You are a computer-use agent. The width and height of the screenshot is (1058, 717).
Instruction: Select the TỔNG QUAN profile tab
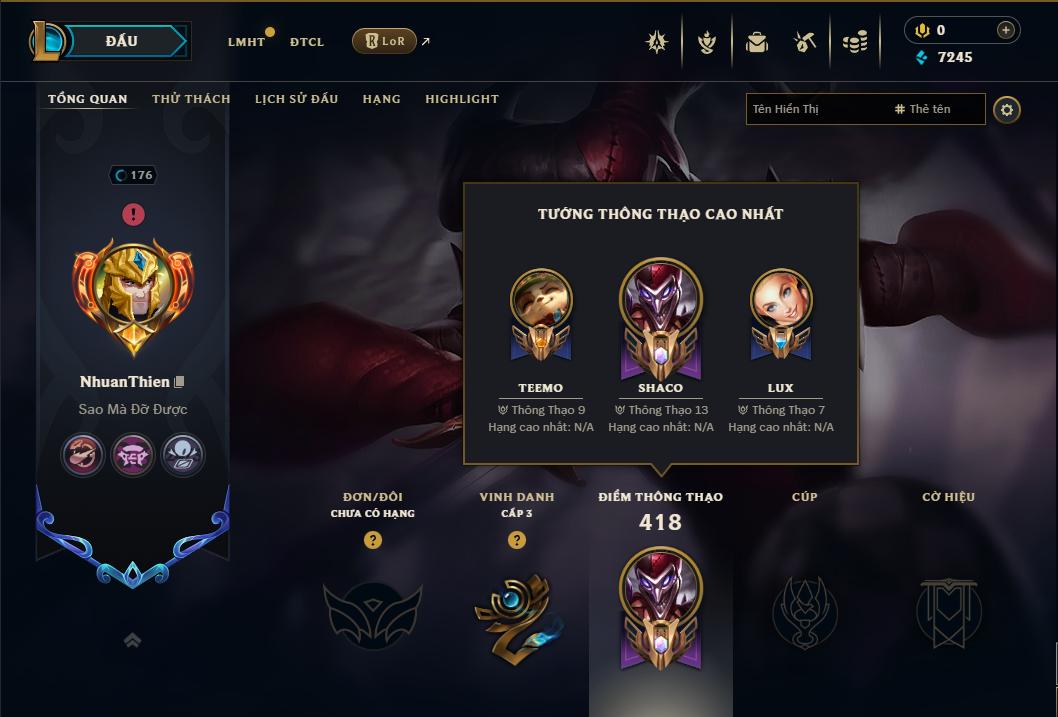88,99
